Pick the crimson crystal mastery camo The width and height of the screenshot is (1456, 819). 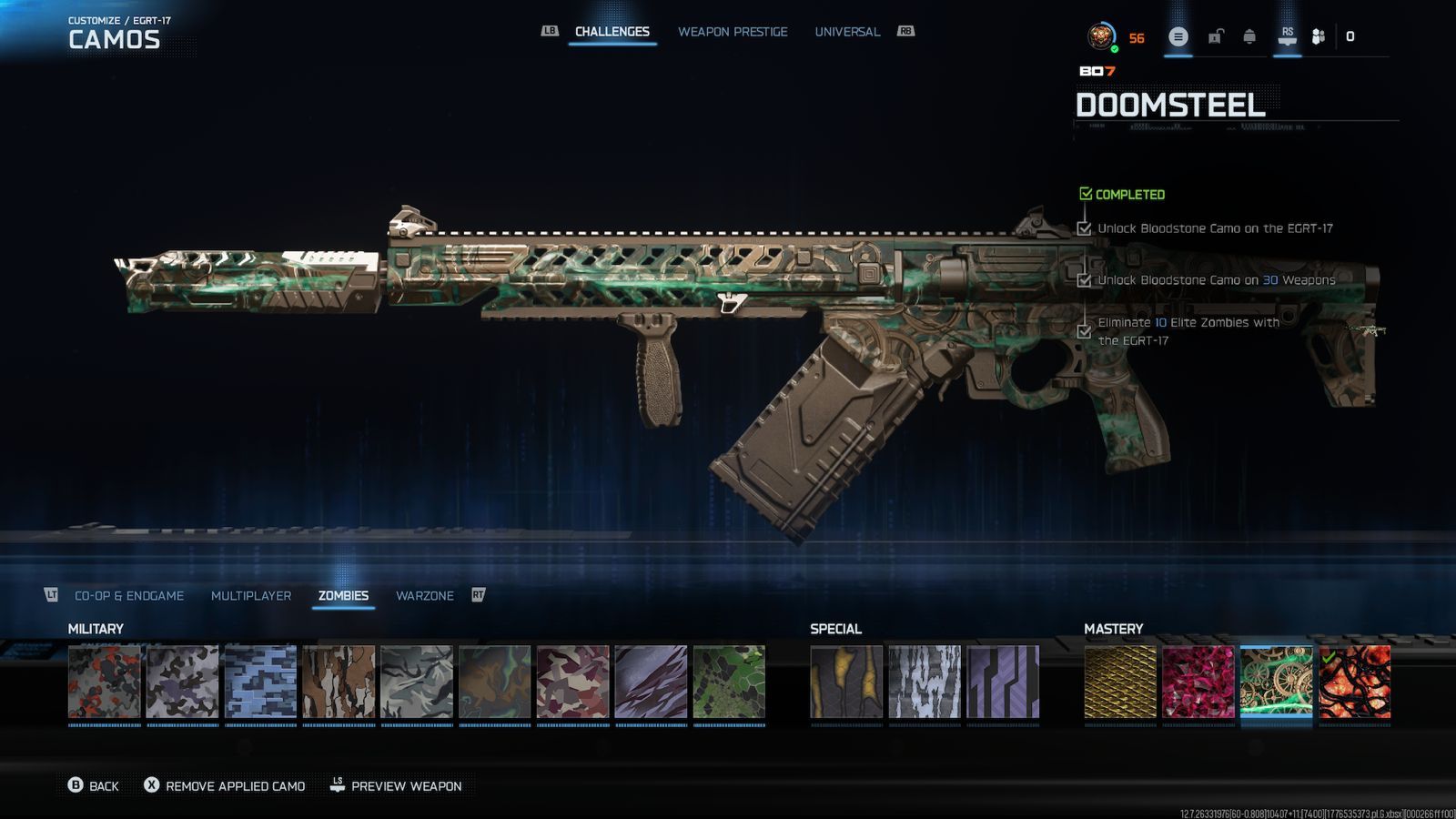pyautogui.click(x=1198, y=682)
